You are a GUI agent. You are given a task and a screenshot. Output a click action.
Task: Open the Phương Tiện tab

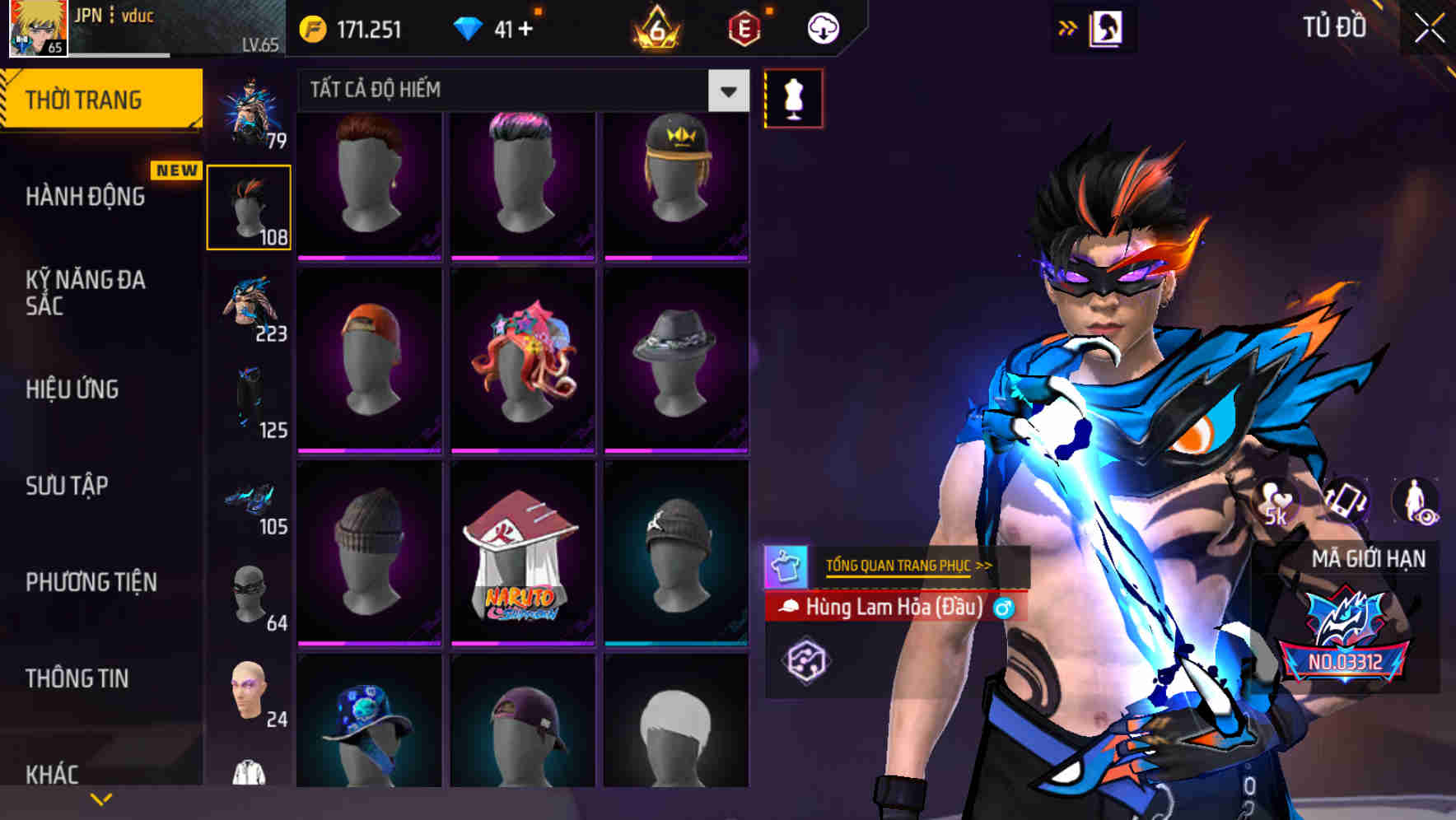point(91,582)
